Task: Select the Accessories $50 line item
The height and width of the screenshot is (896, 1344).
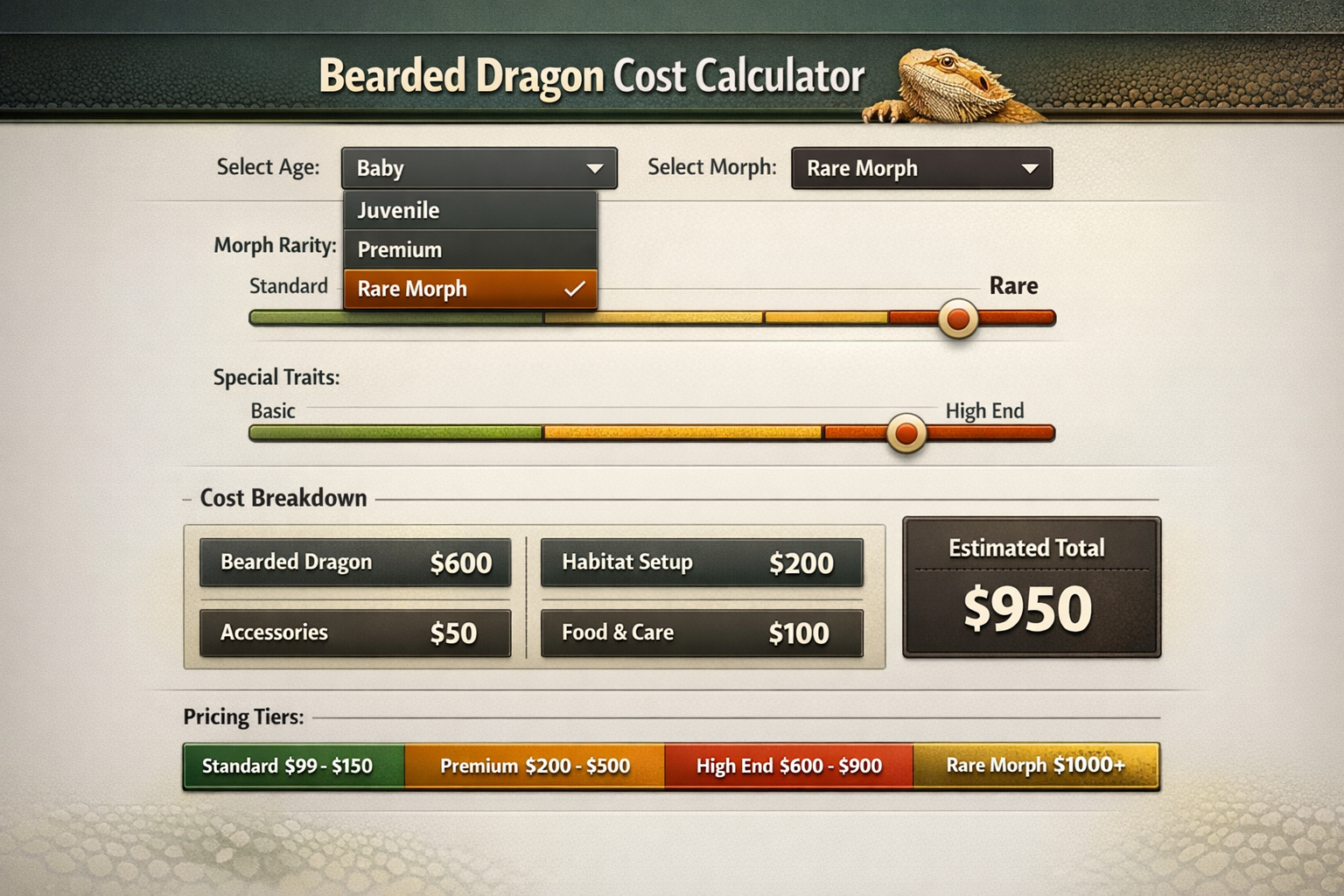Action: [354, 633]
